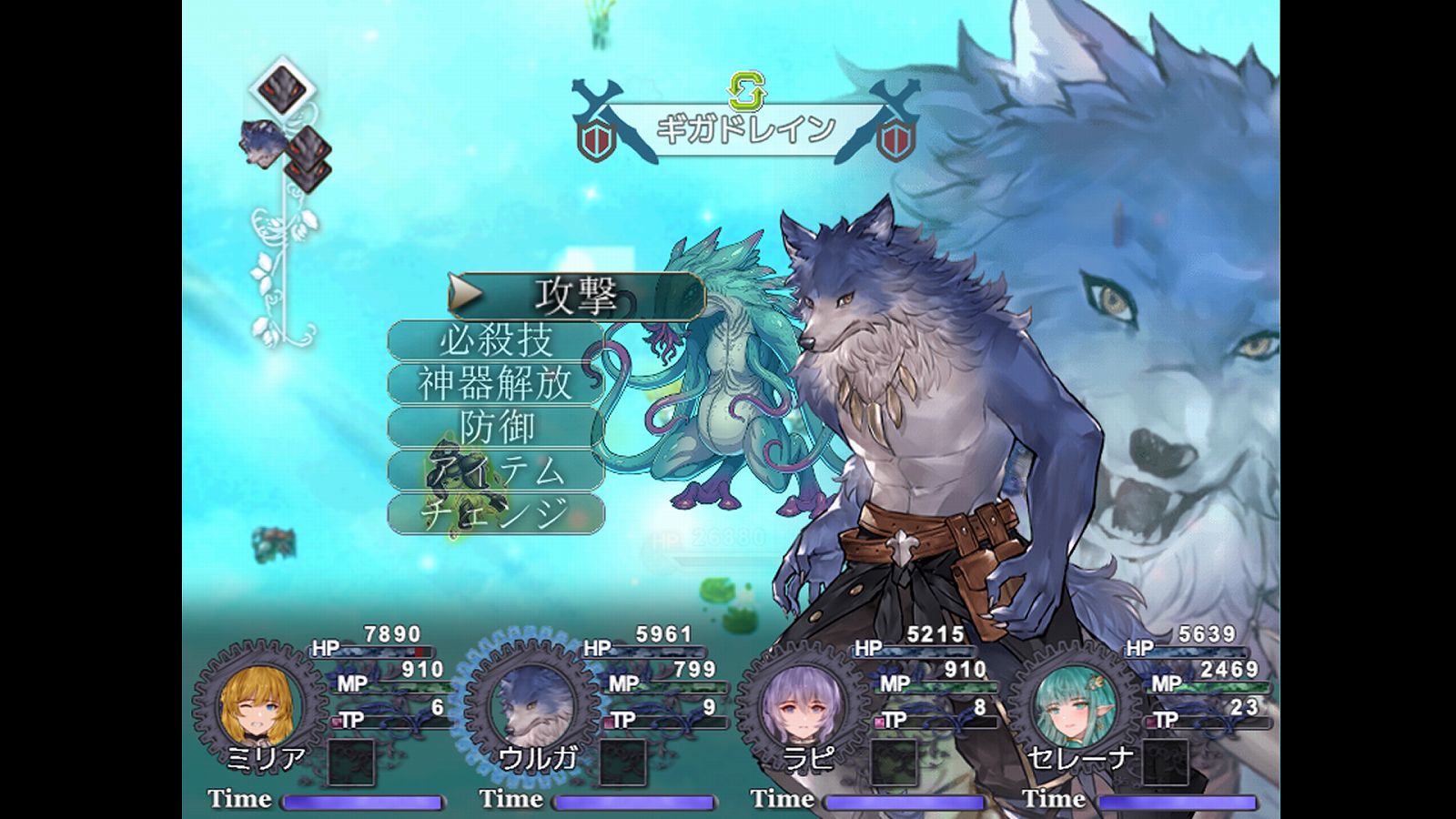
Task: Choose the 必殺技 special skill command
Action: pyautogui.click(x=496, y=340)
